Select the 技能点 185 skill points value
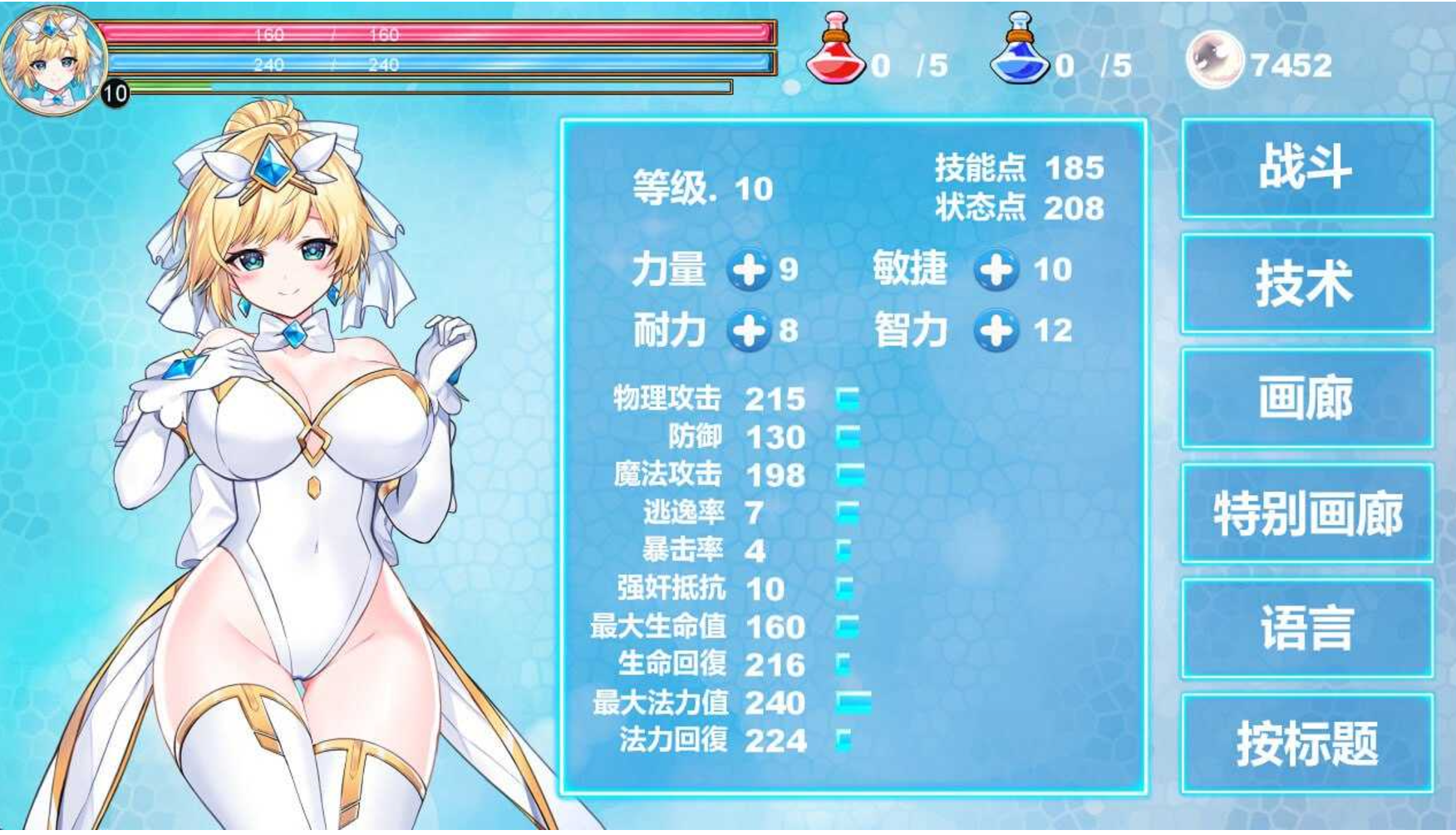The height and width of the screenshot is (835, 1456). click(1076, 169)
